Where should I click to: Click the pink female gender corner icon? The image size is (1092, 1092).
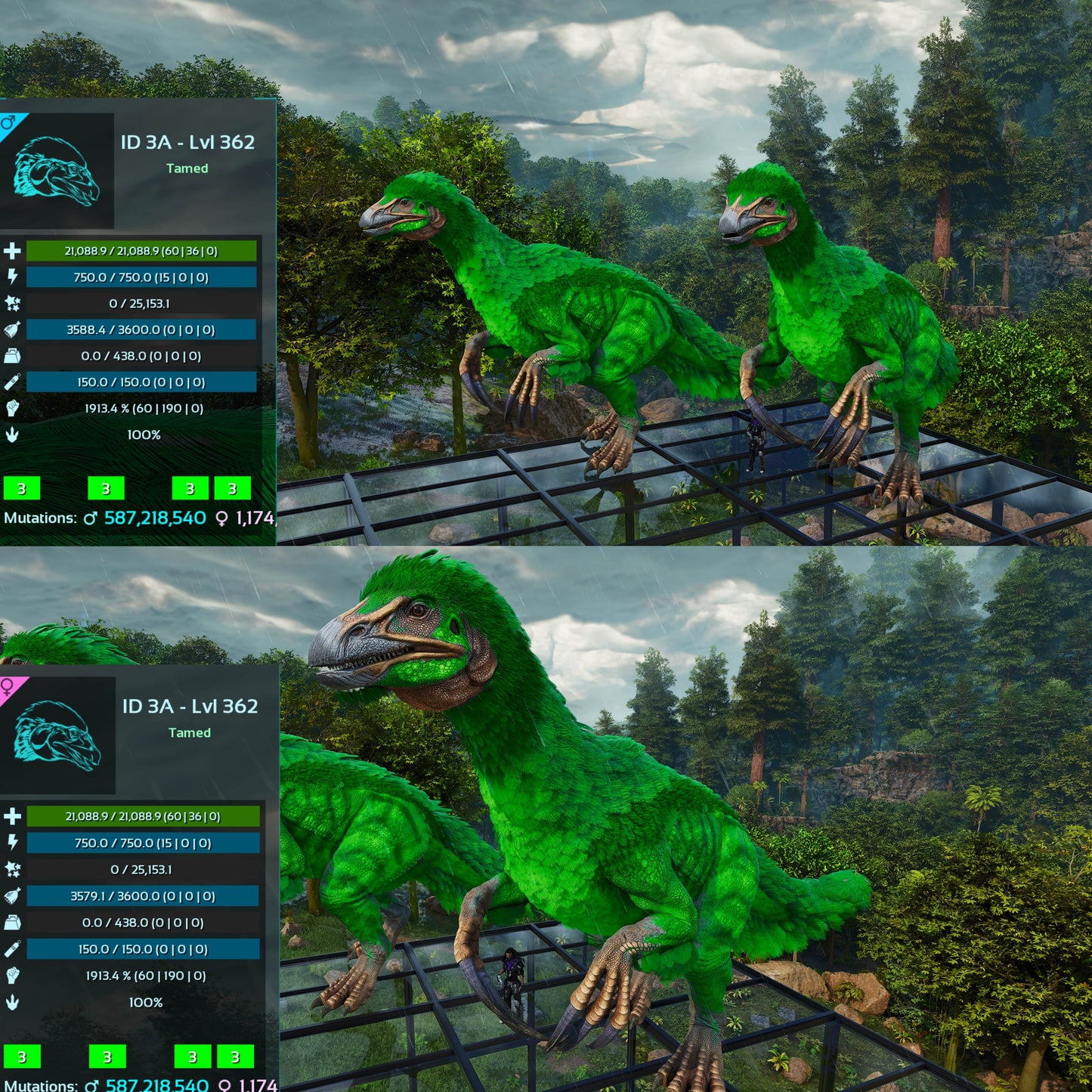(x=9, y=687)
